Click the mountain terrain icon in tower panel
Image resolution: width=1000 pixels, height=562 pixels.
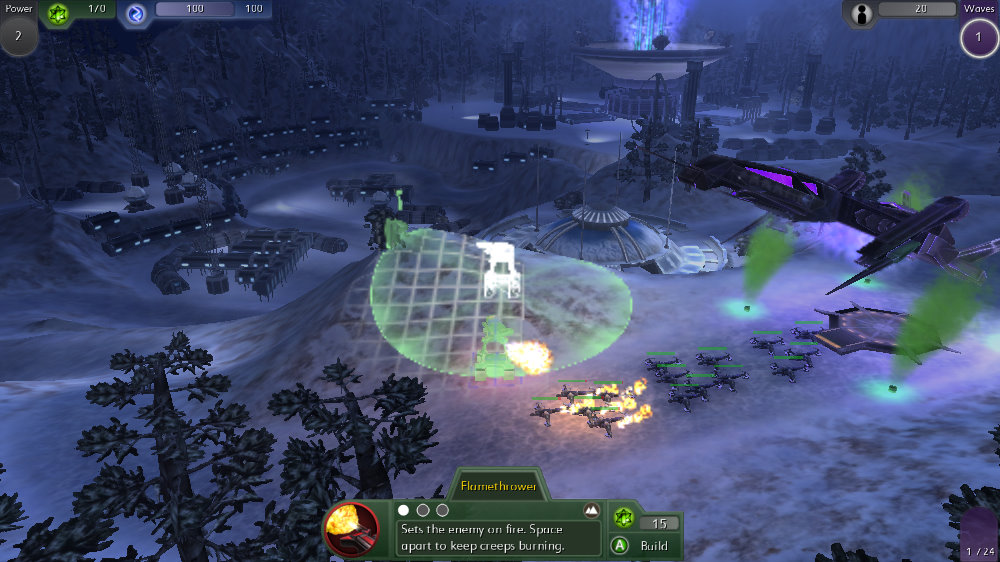click(x=591, y=510)
